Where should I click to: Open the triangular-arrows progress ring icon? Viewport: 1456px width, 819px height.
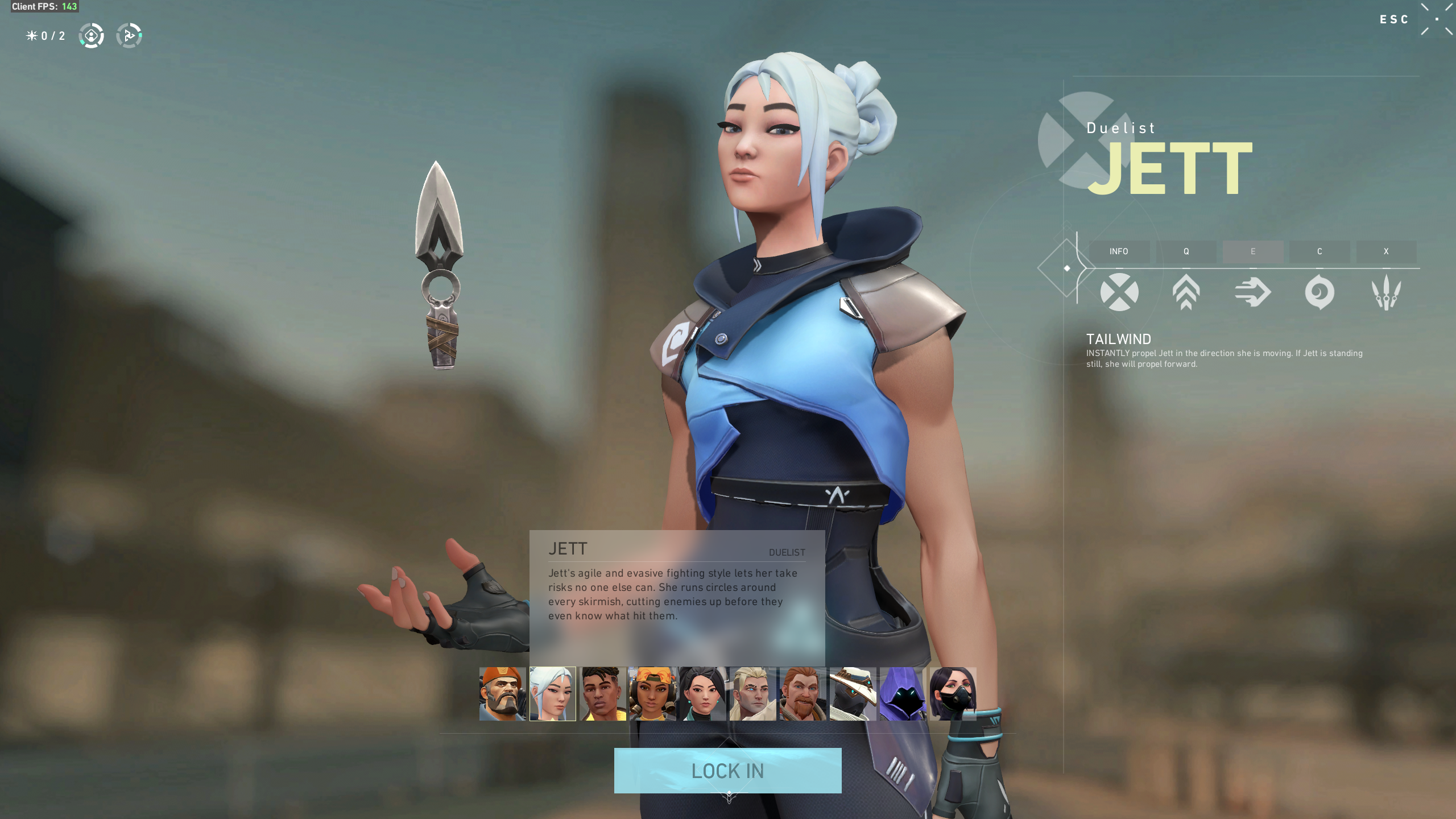pyautogui.click(x=129, y=36)
